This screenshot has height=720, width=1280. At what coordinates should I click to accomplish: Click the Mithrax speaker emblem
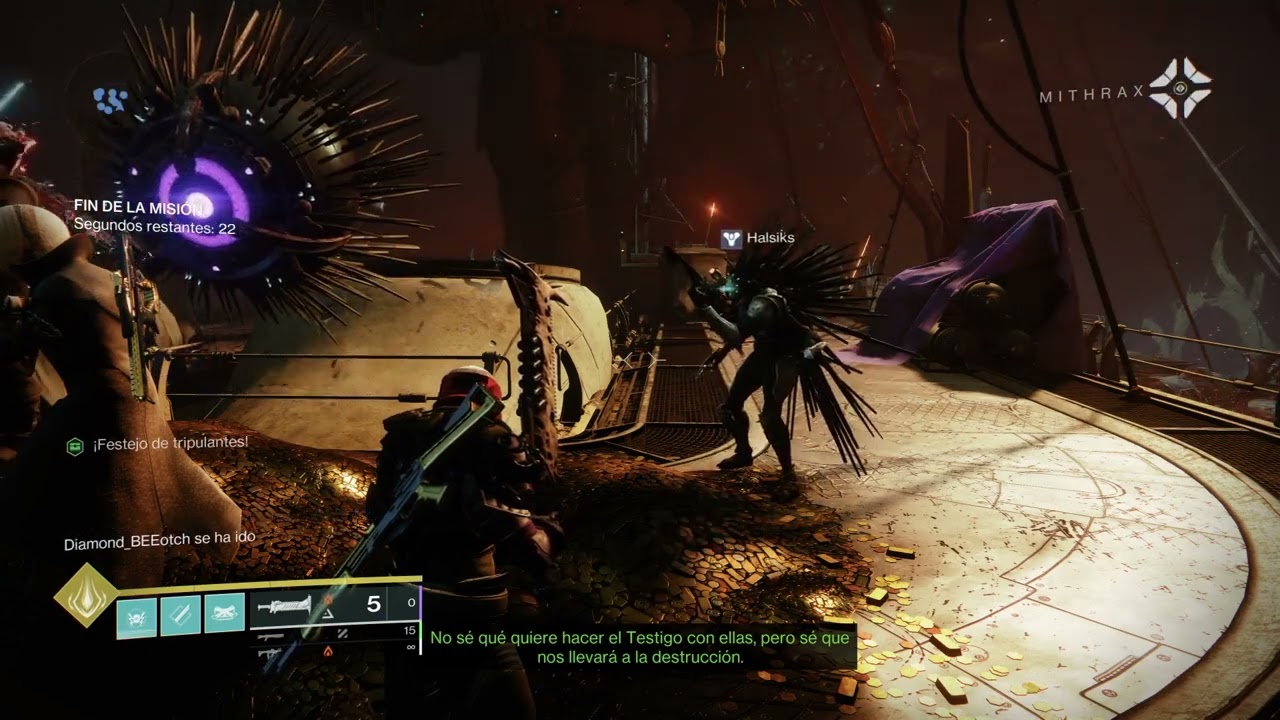pyautogui.click(x=1180, y=88)
